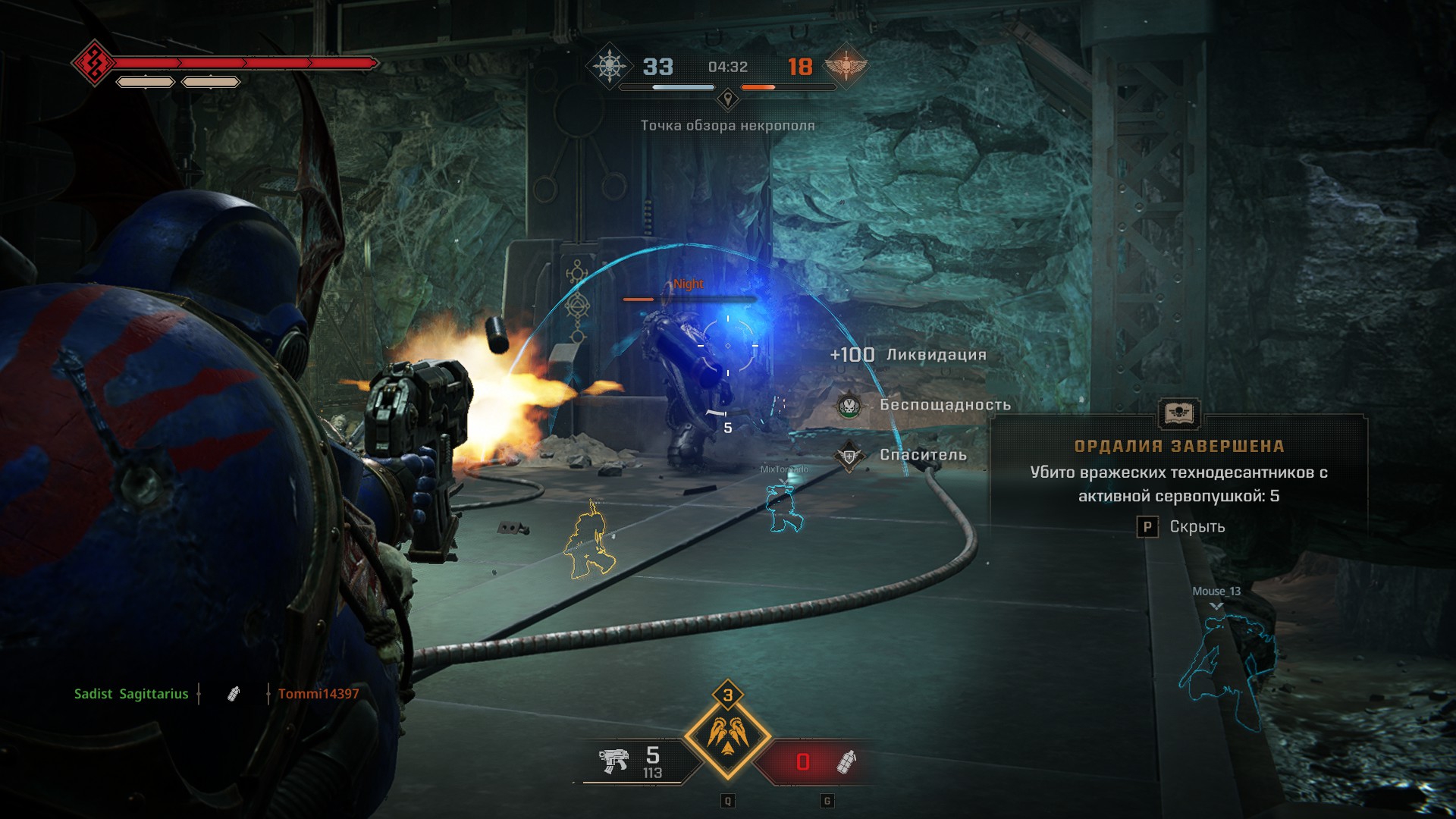
Task: Hide the completed ordeal notification
Action: [1147, 527]
